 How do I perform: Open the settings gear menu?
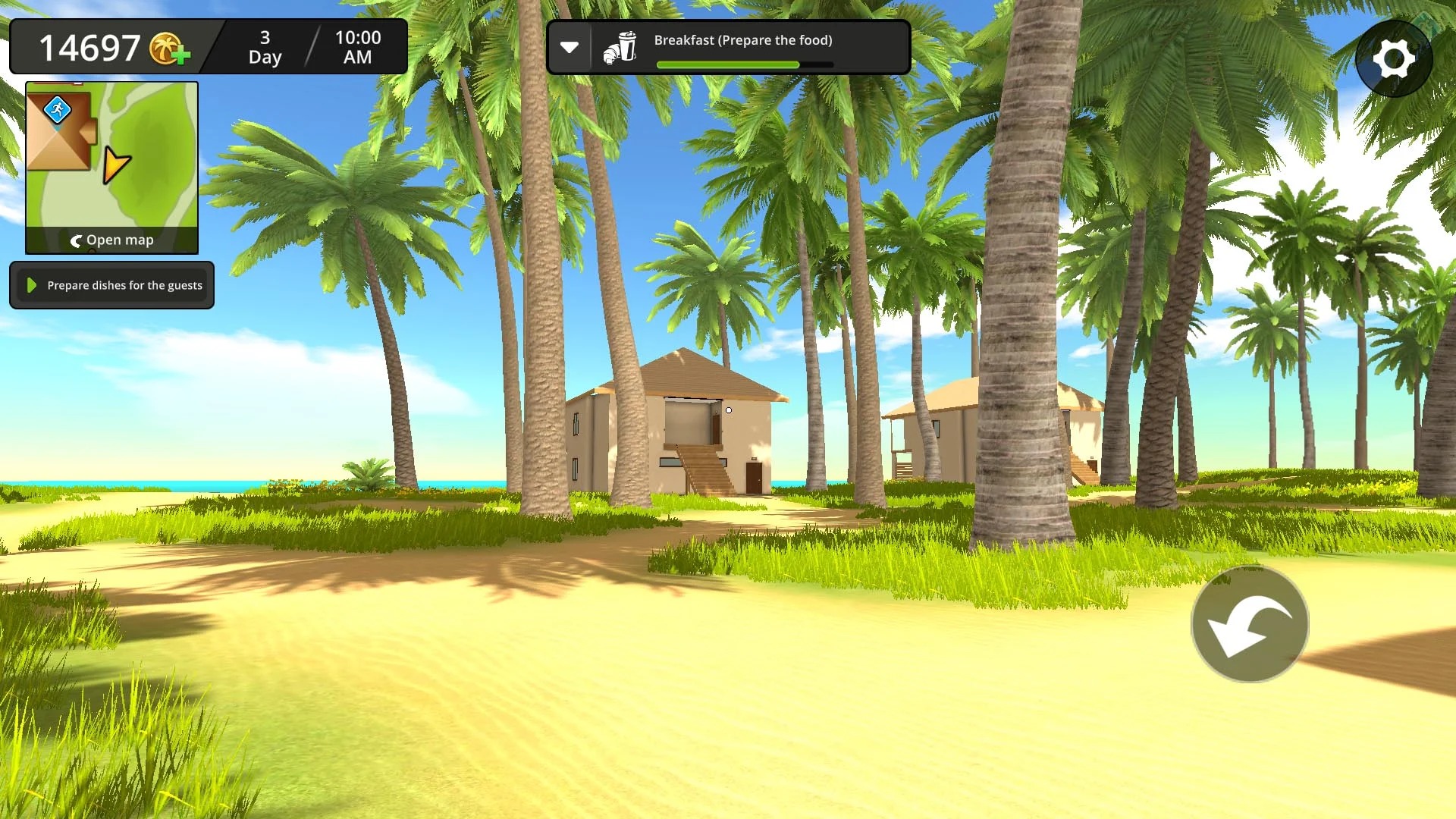pos(1394,58)
